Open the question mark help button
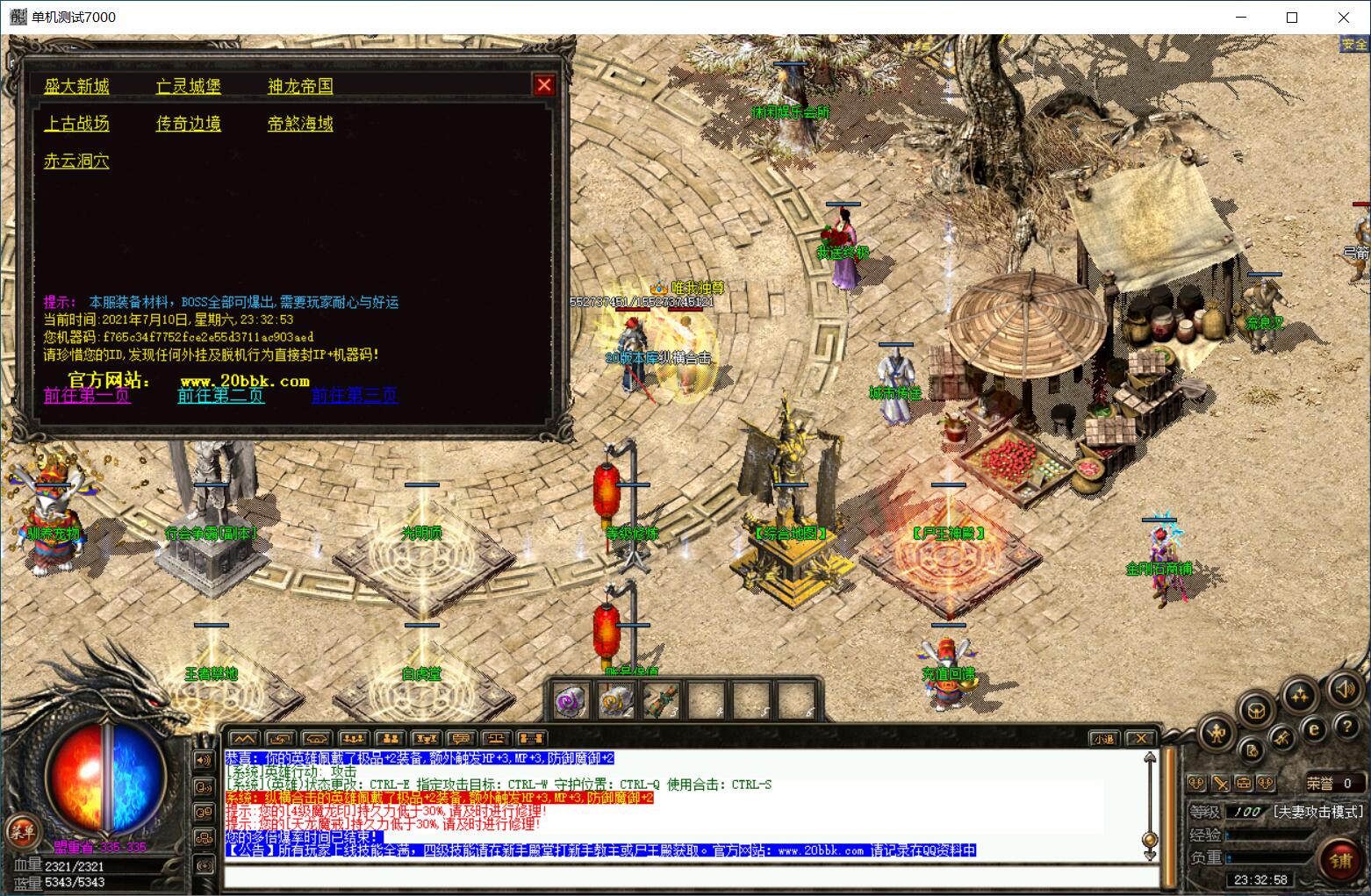 (x=1346, y=728)
